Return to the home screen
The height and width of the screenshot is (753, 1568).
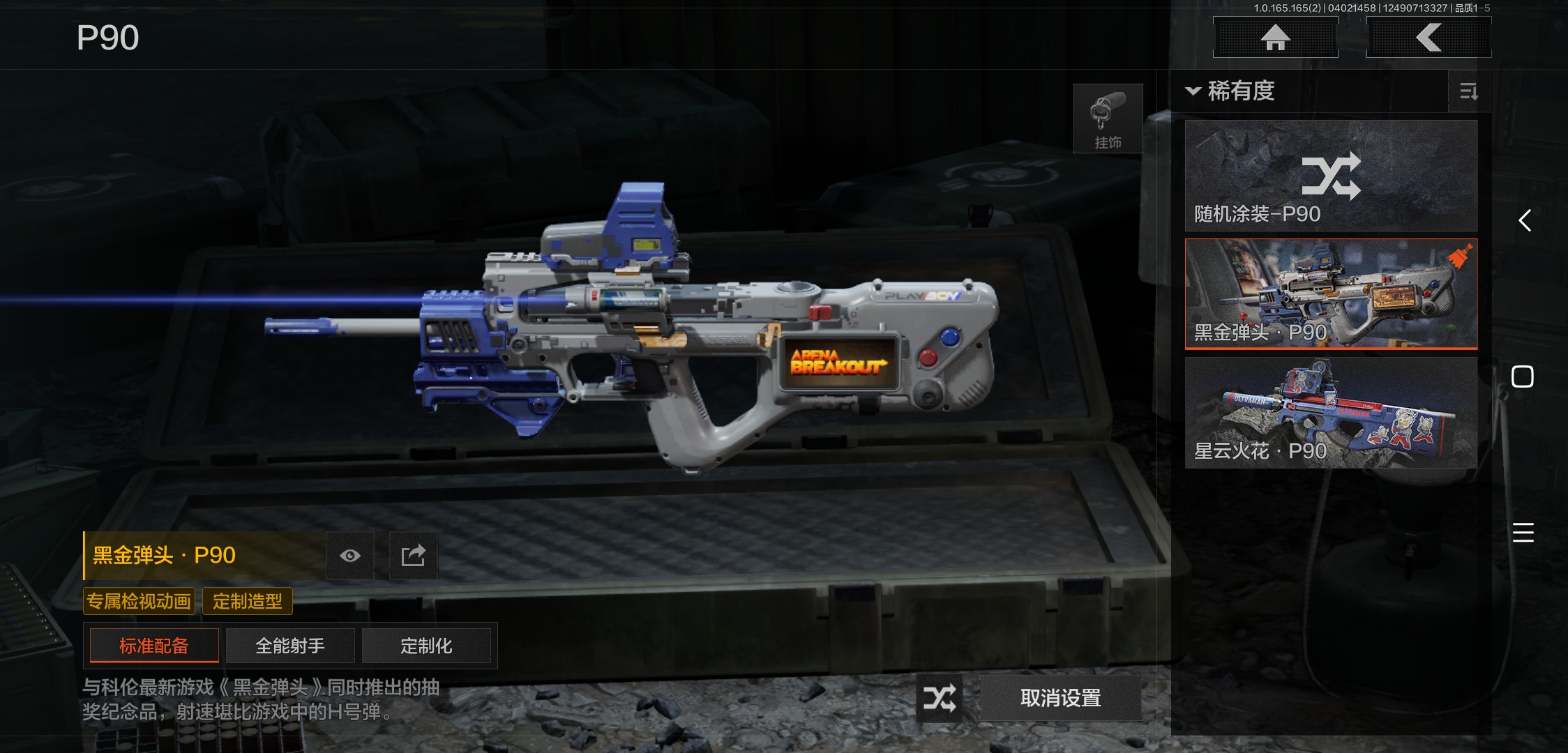(x=1275, y=38)
